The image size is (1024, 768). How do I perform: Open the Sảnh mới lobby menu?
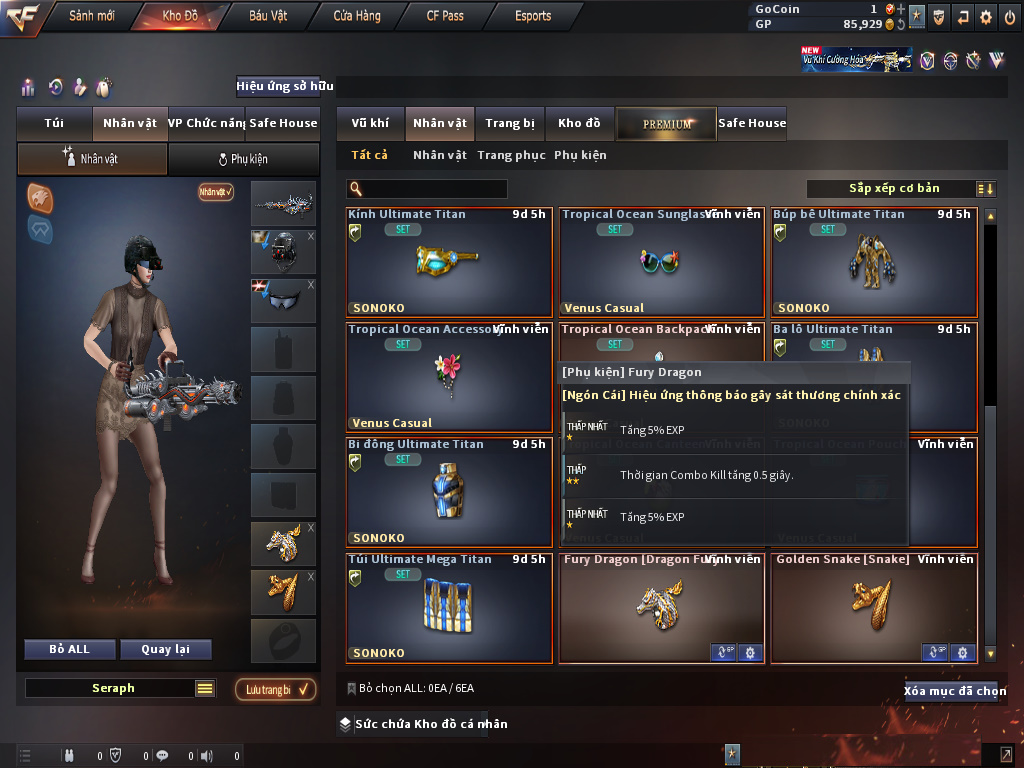(91, 16)
